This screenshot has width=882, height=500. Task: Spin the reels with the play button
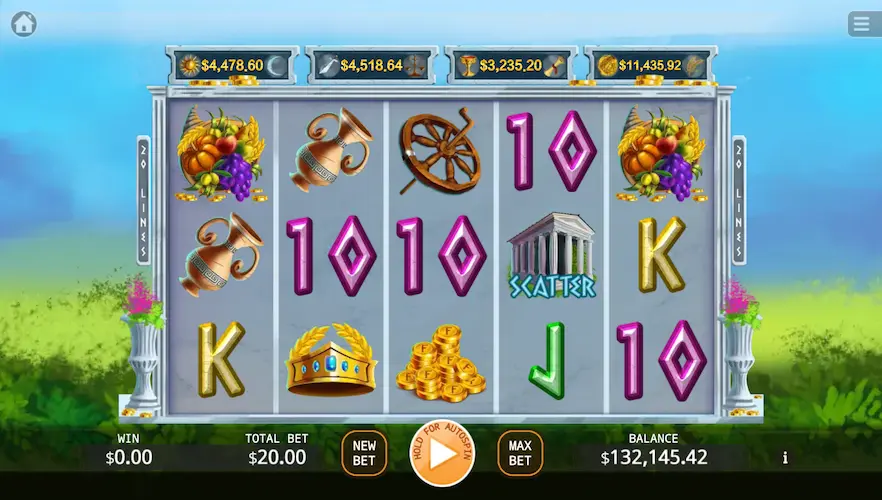[x=442, y=453]
